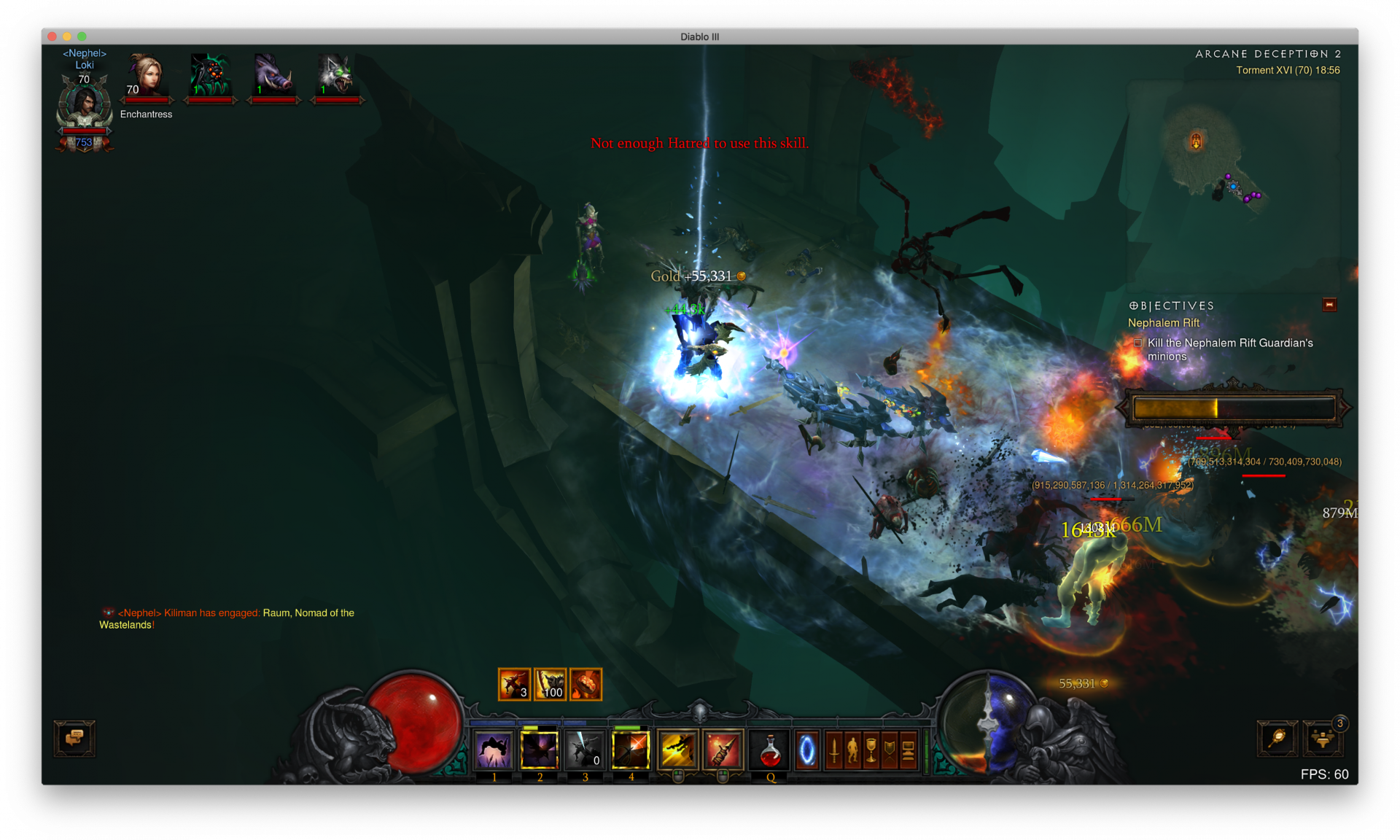The width and height of the screenshot is (1400, 840).
Task: Open the character figure menu button
Action: pos(852,750)
